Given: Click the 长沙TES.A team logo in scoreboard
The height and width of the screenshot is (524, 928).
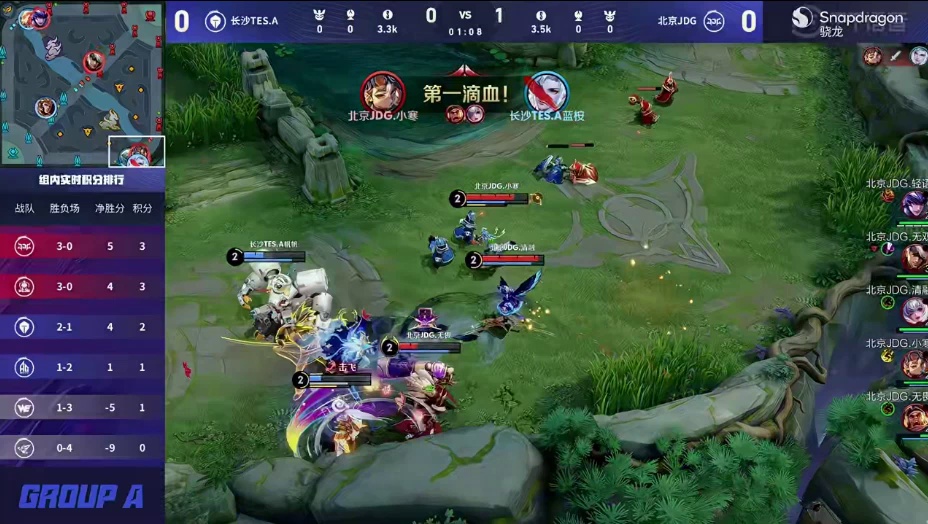Looking at the screenshot, I should 215,21.
